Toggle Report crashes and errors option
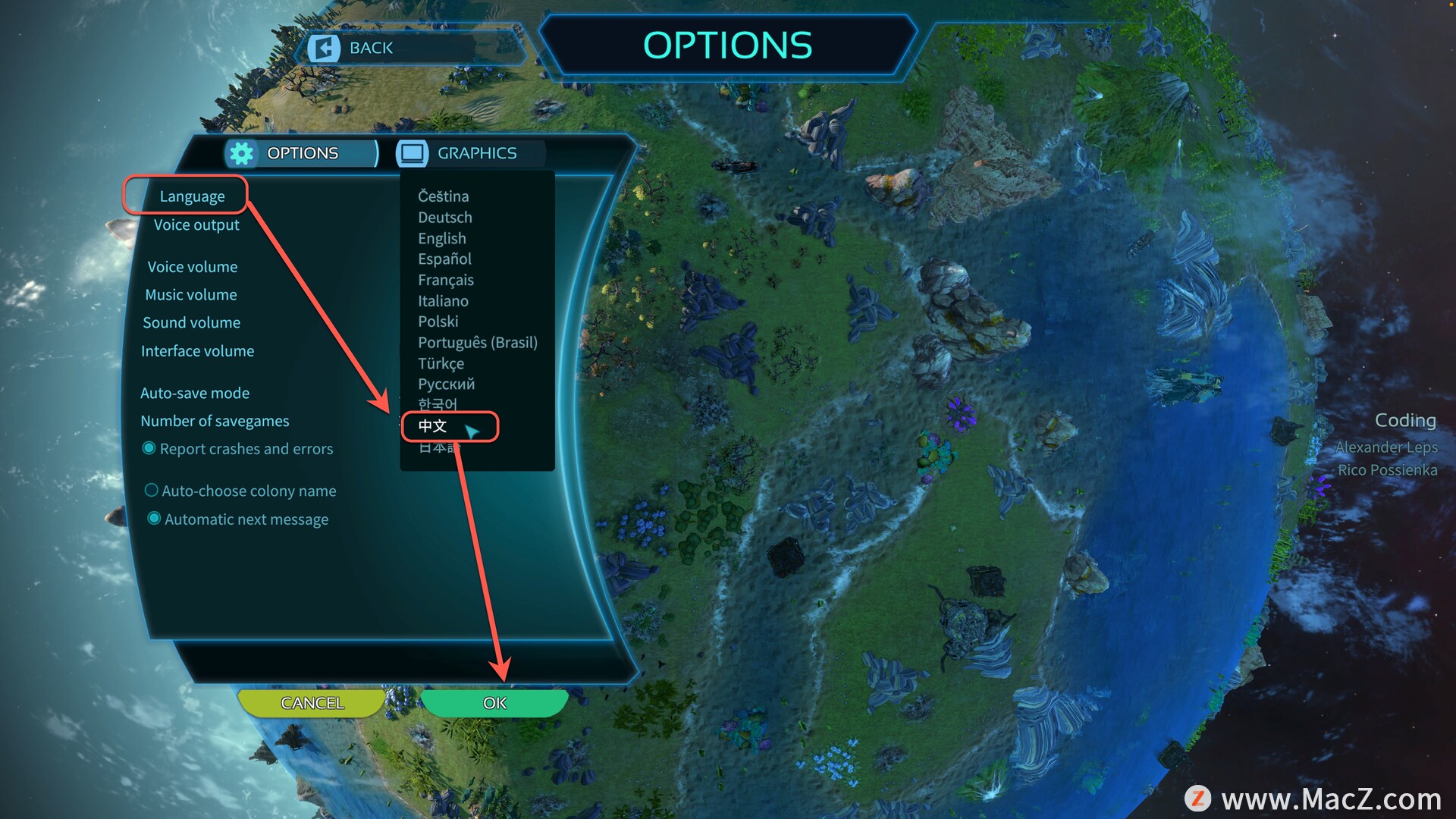Screen dimensions: 1456x819 149,449
